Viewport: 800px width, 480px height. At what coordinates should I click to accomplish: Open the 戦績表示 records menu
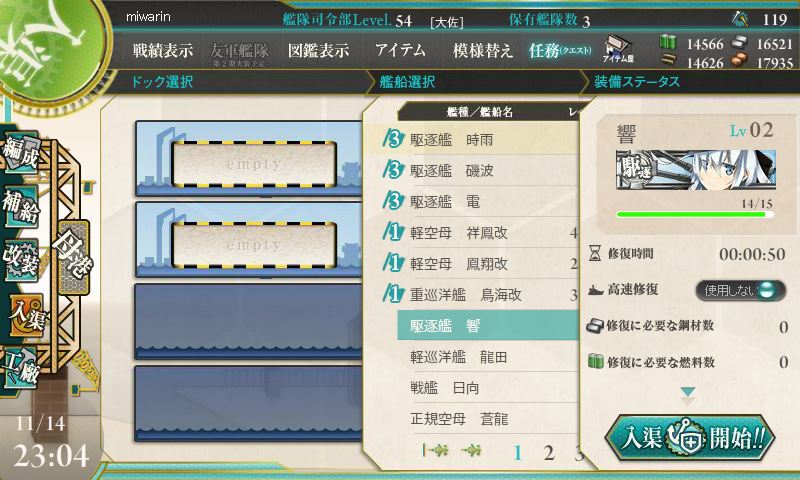point(164,50)
